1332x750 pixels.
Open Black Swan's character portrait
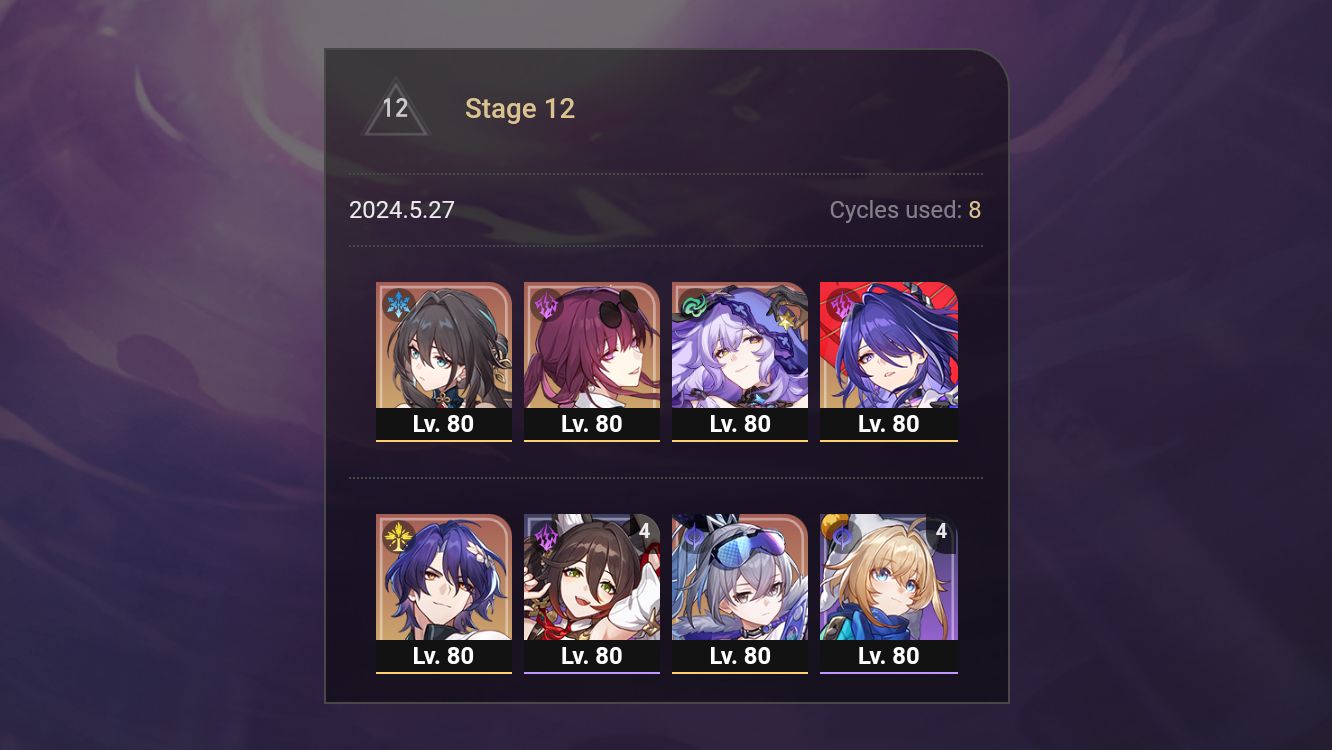coord(740,345)
